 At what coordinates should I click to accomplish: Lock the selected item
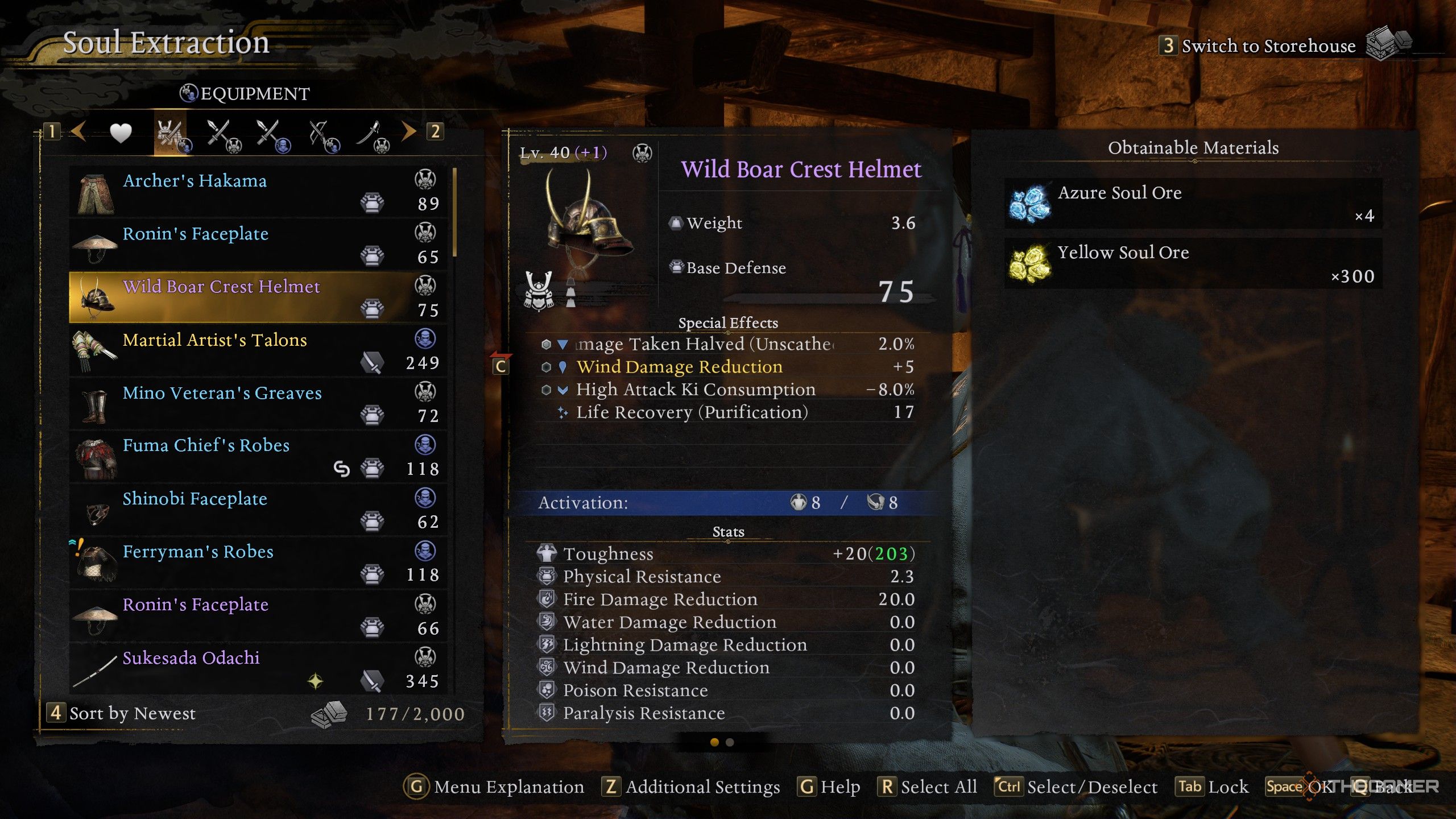pyautogui.click(x=1213, y=787)
